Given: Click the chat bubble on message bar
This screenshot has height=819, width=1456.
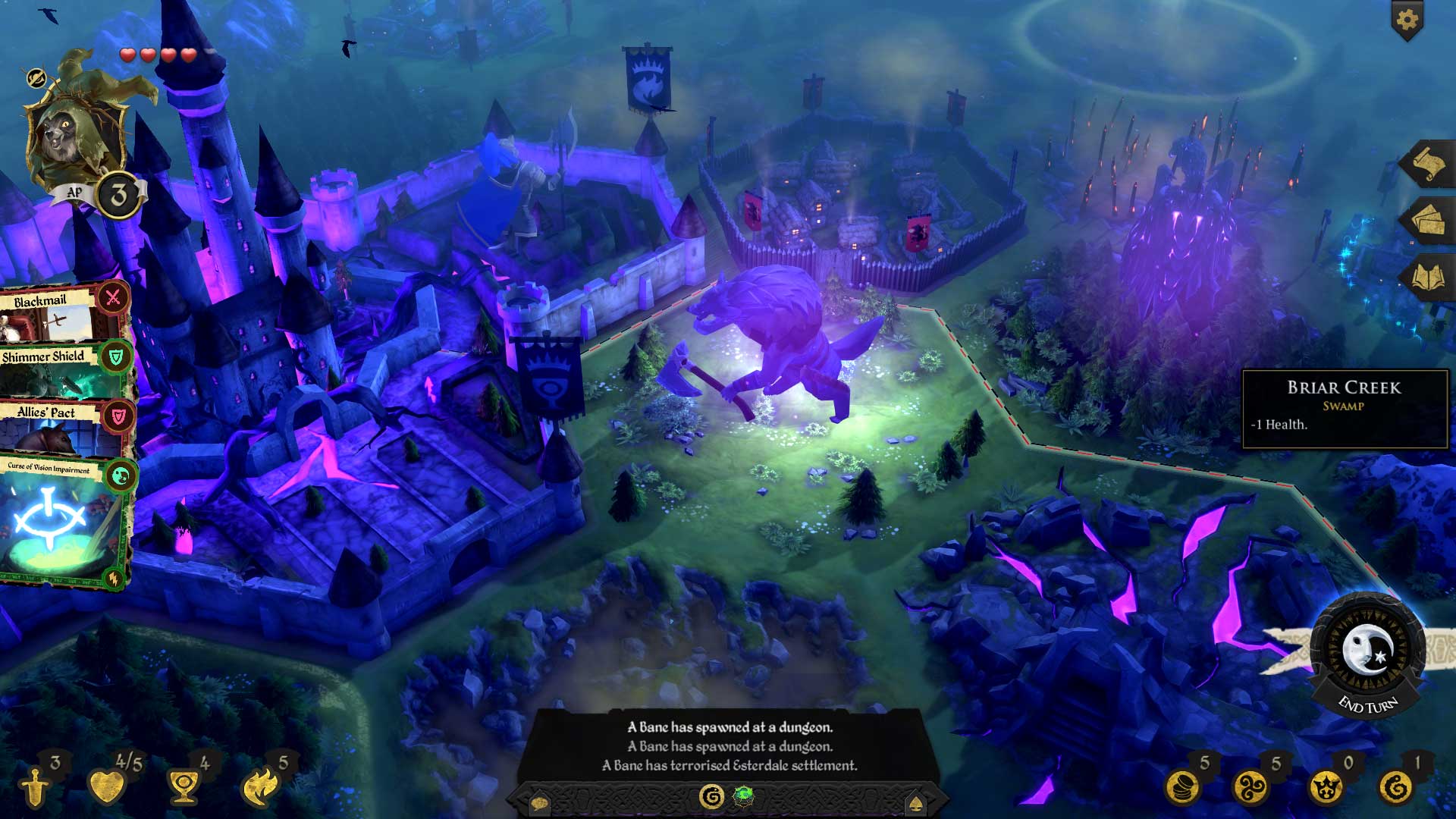Looking at the screenshot, I should click(540, 804).
